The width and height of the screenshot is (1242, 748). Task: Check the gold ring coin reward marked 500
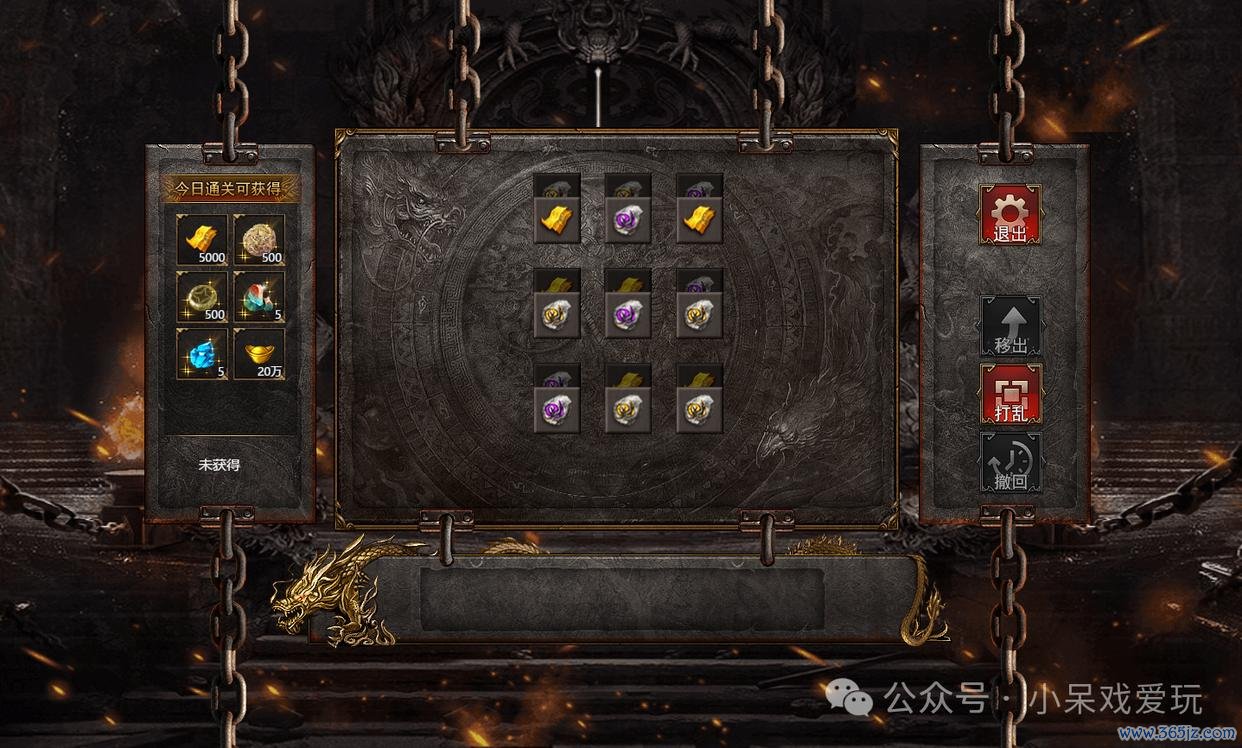point(202,297)
